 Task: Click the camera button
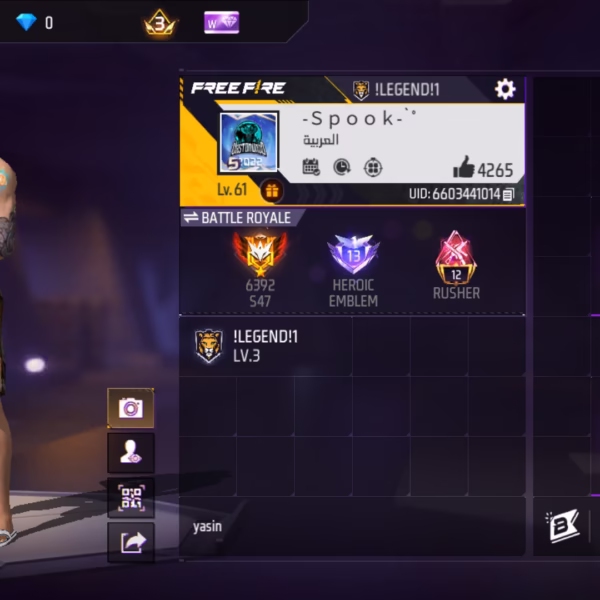click(131, 408)
